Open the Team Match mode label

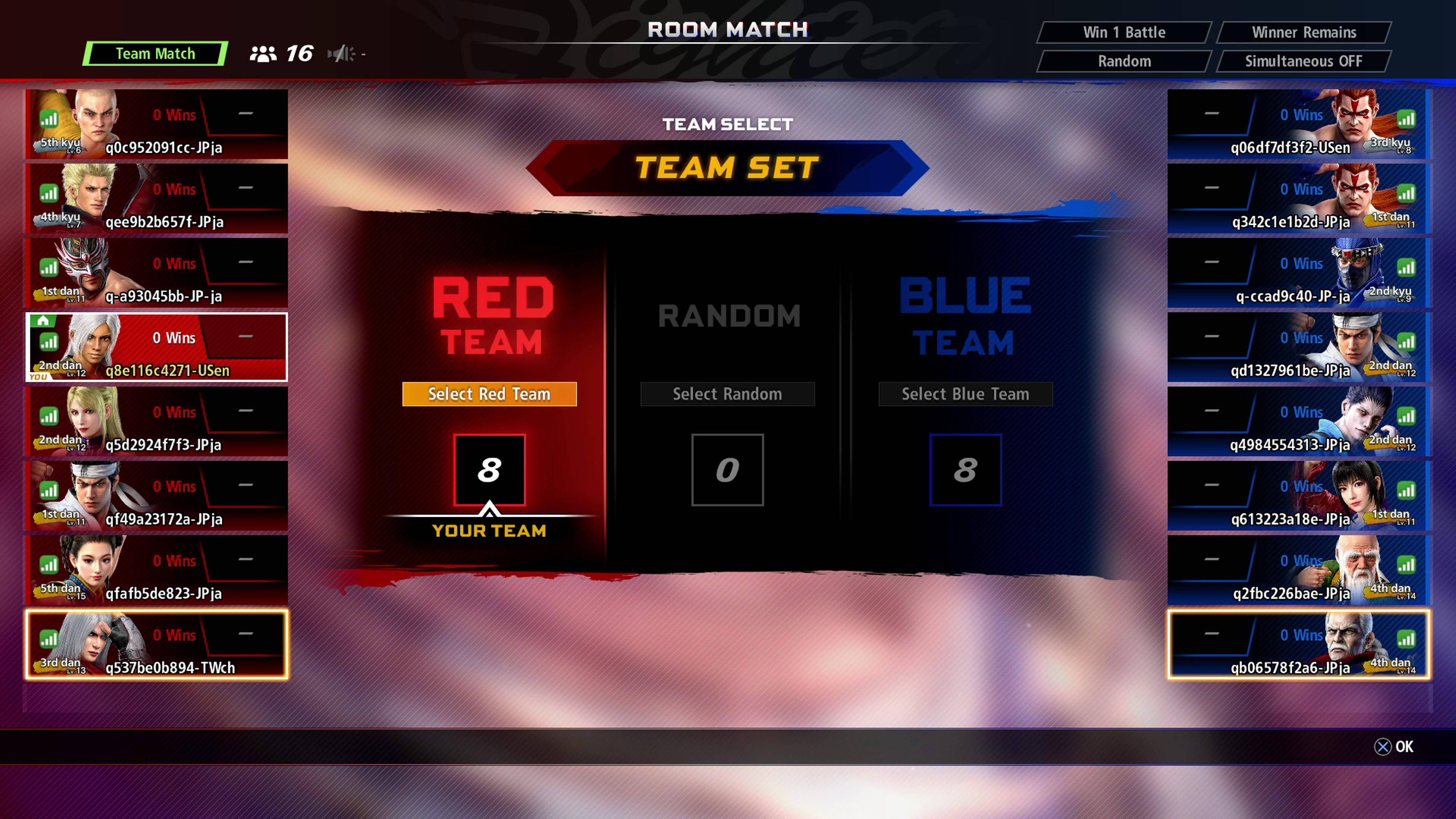coord(155,54)
